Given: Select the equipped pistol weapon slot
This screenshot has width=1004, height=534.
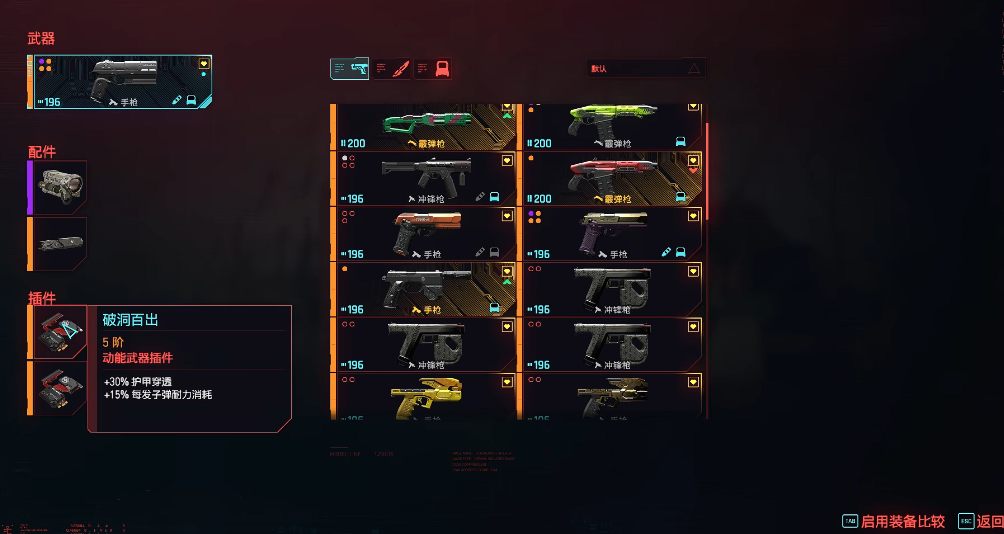Looking at the screenshot, I should click(x=122, y=81).
